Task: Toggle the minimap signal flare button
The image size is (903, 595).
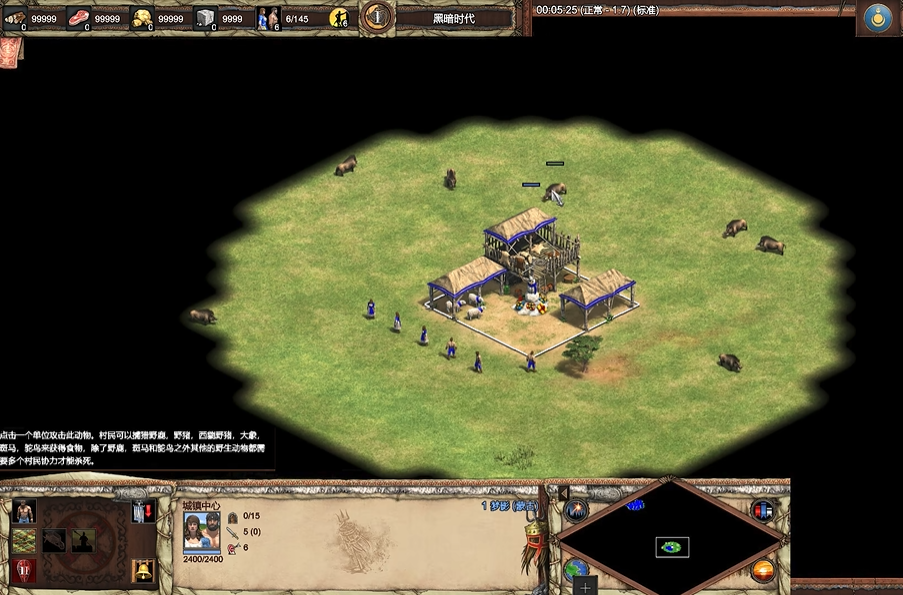Action: click(576, 510)
